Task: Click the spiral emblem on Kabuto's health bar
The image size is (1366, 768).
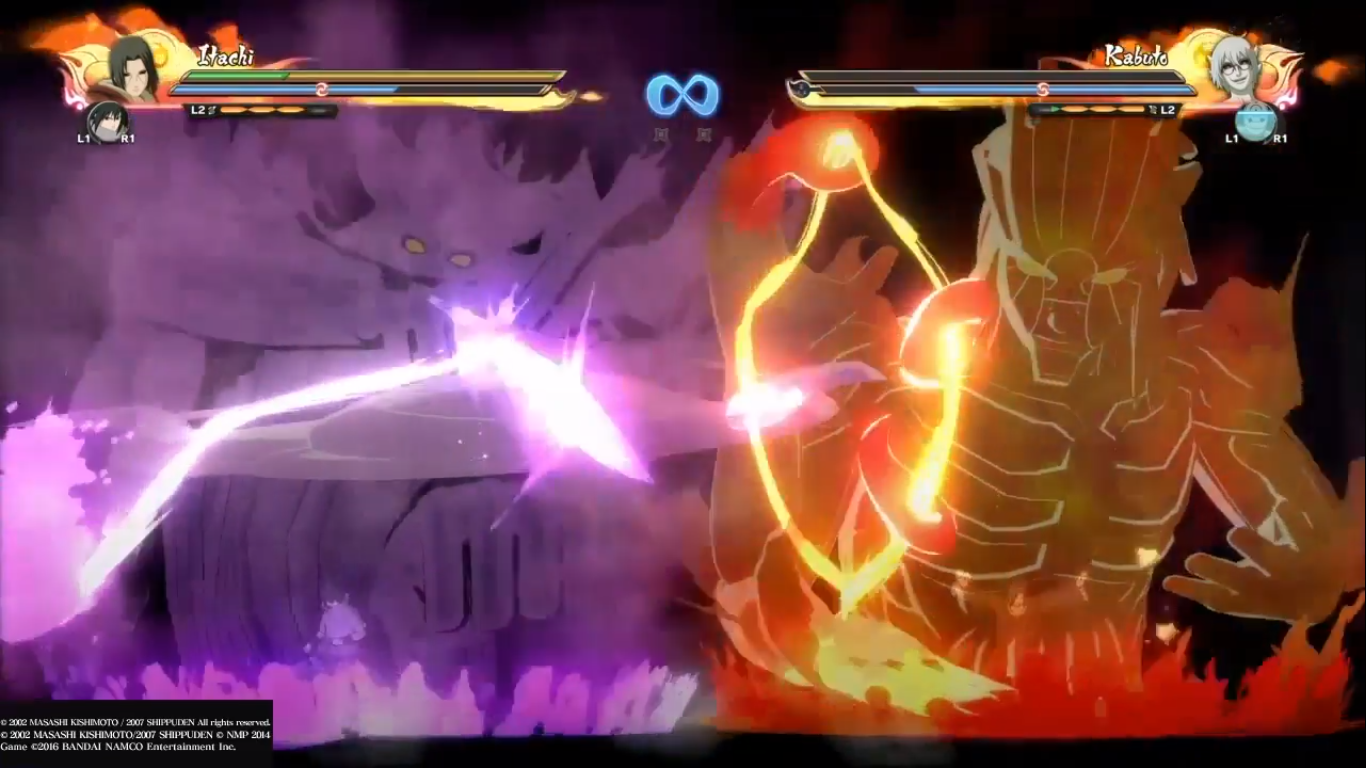Action: pos(1041,90)
